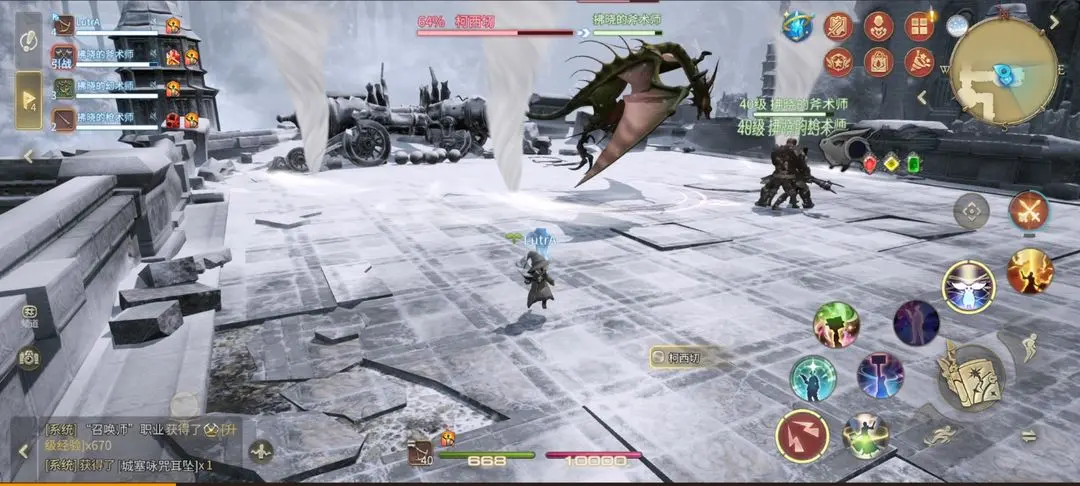
Task: Activate the red lightning bolt attack skill
Action: [802, 436]
